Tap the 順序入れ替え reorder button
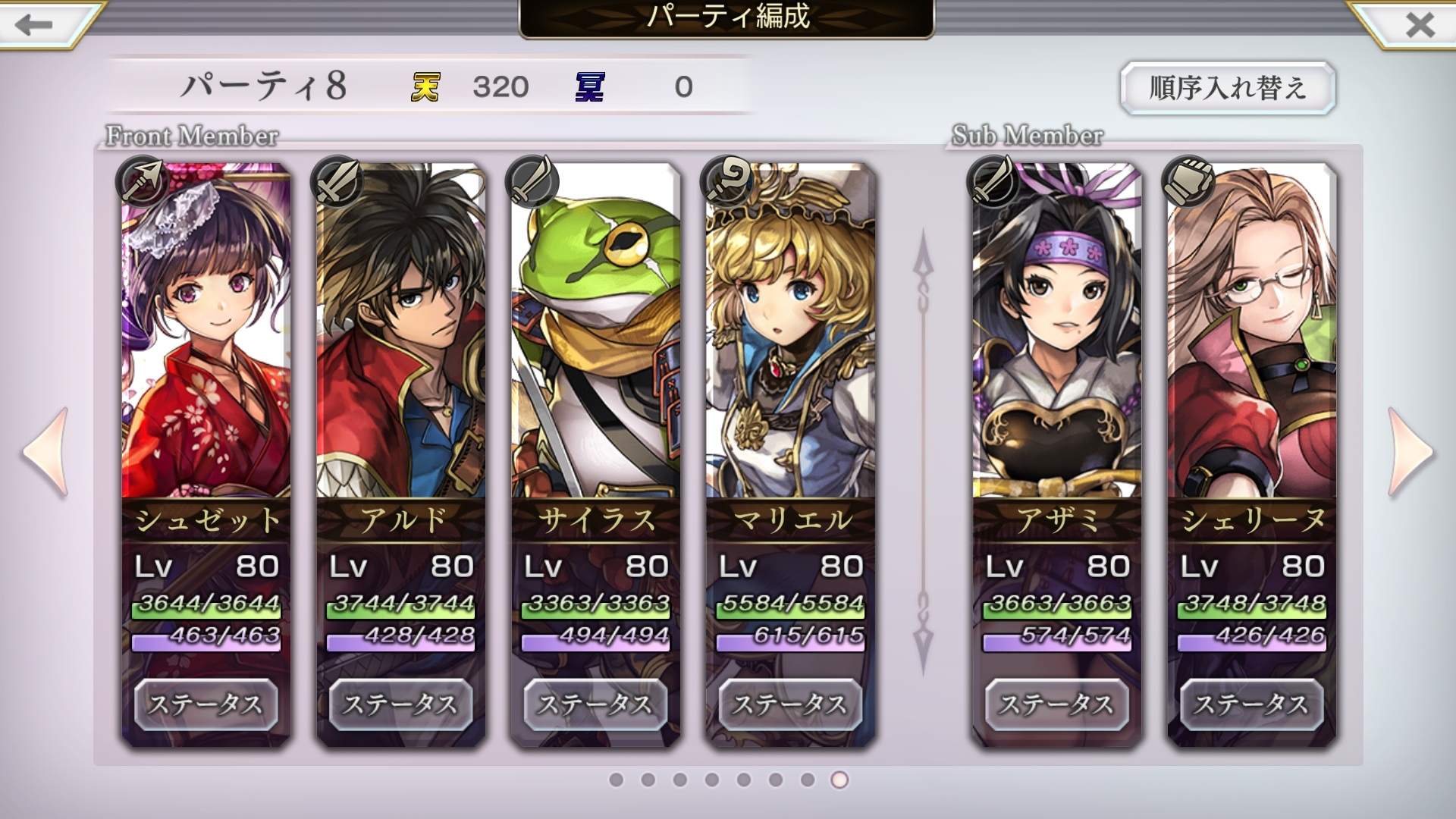Image resolution: width=1456 pixels, height=819 pixels. (x=1227, y=88)
